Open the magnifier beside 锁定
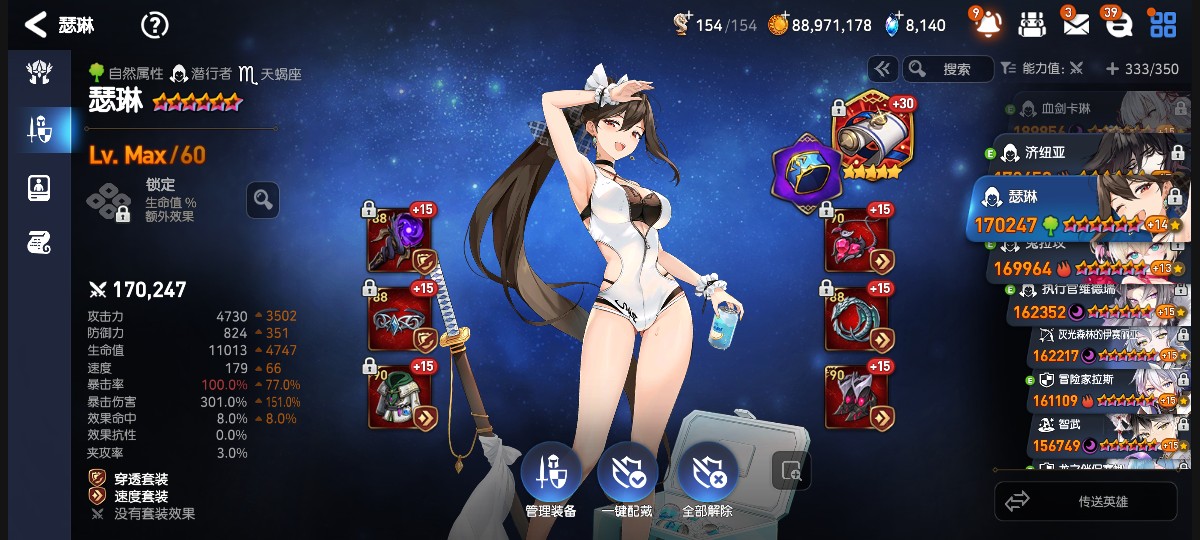Viewport: 1200px width, 540px height. pos(263,200)
